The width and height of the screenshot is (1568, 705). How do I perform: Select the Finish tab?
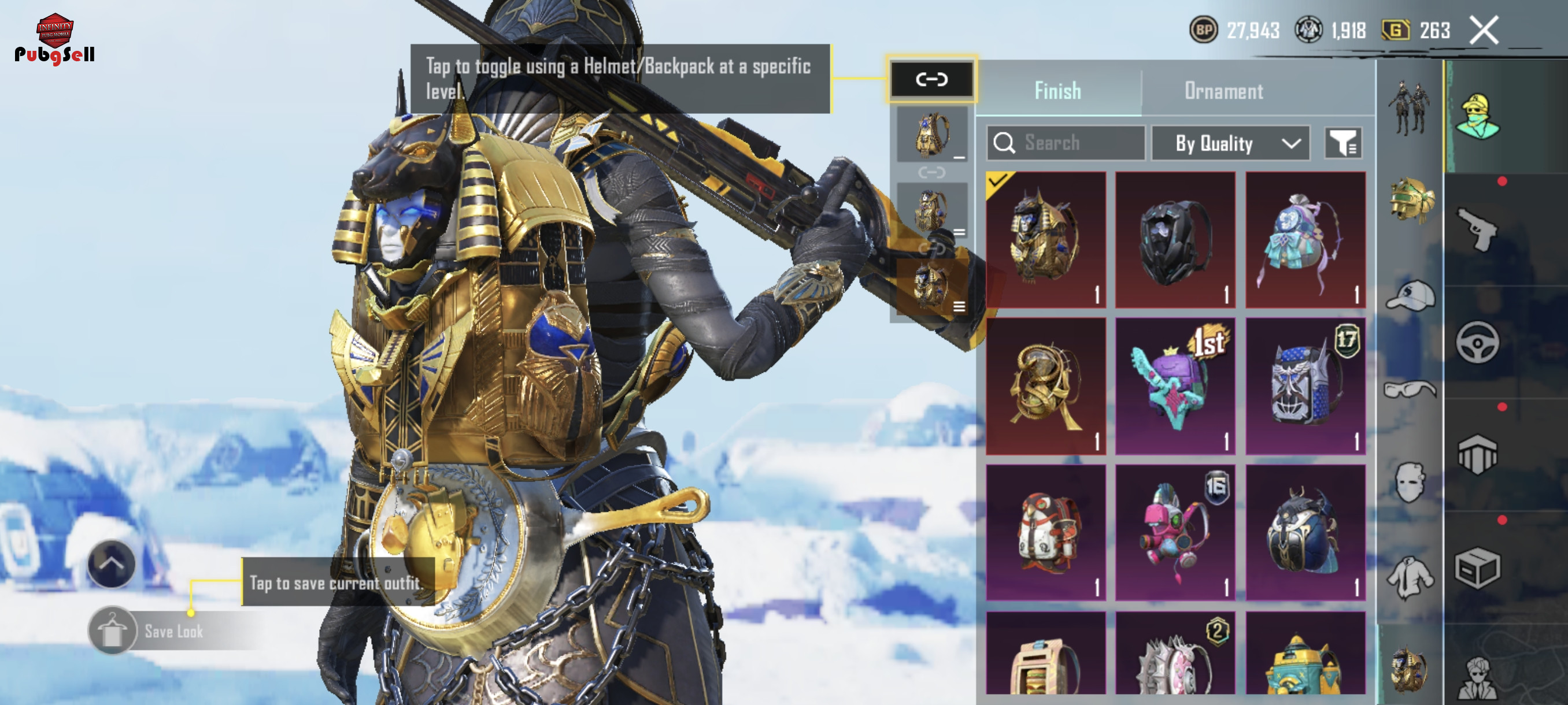coord(1057,91)
